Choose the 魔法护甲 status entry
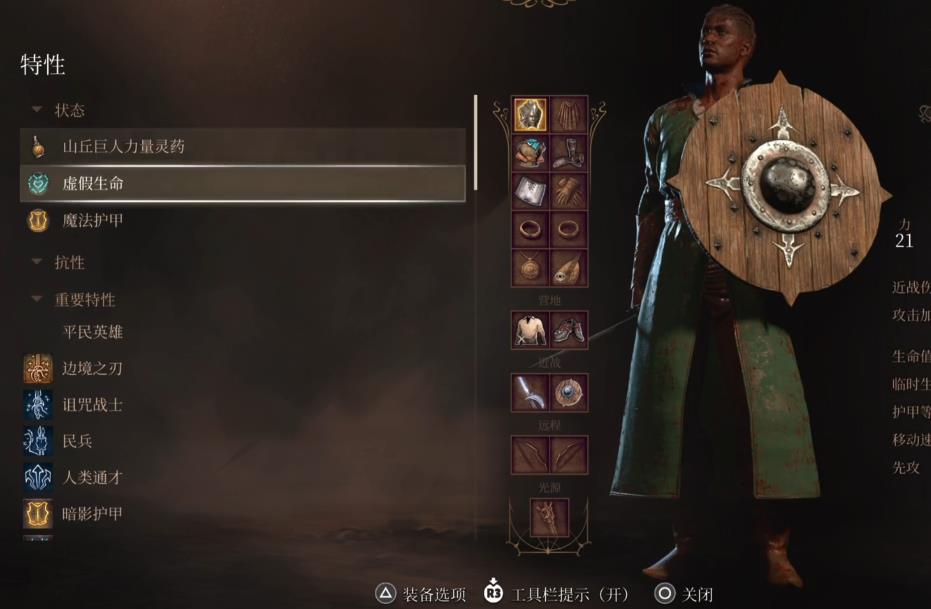Screen dimensions: 931x609 (x=92, y=220)
